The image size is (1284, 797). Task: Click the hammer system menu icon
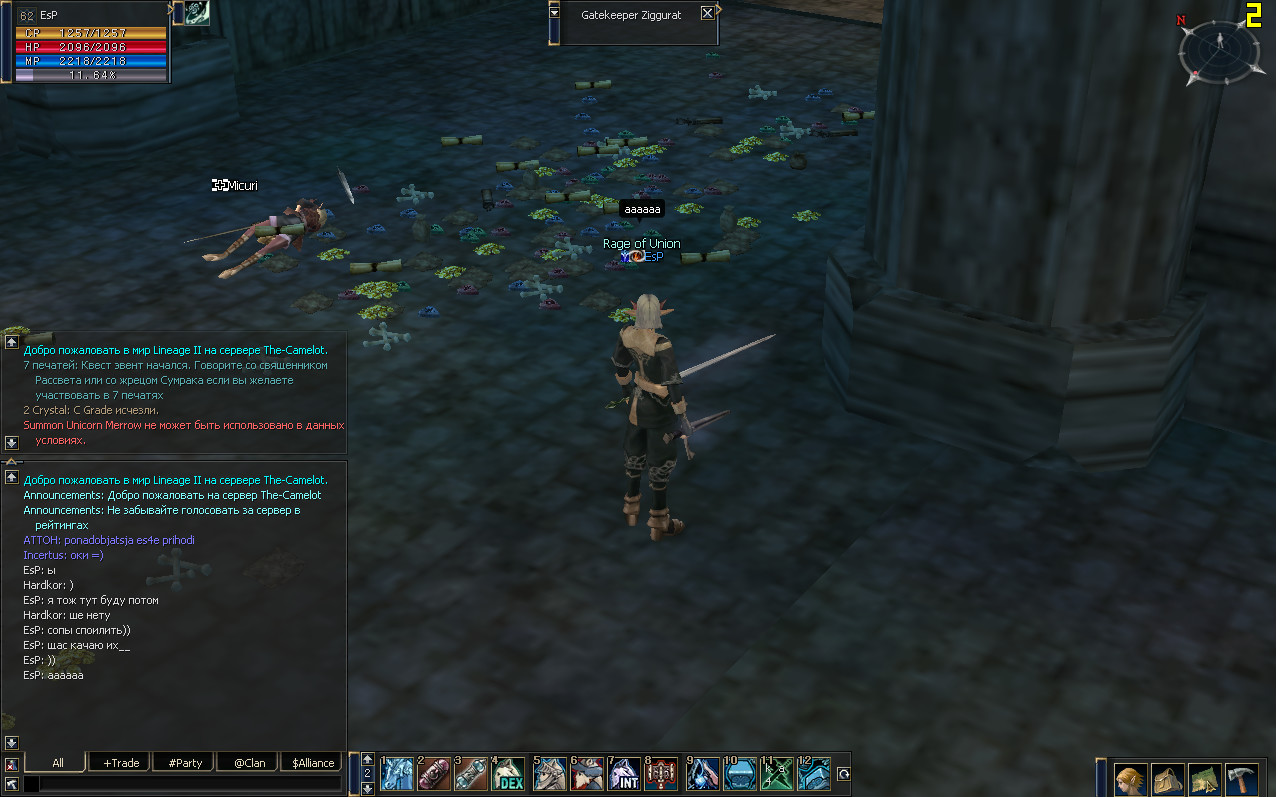(x=1241, y=779)
